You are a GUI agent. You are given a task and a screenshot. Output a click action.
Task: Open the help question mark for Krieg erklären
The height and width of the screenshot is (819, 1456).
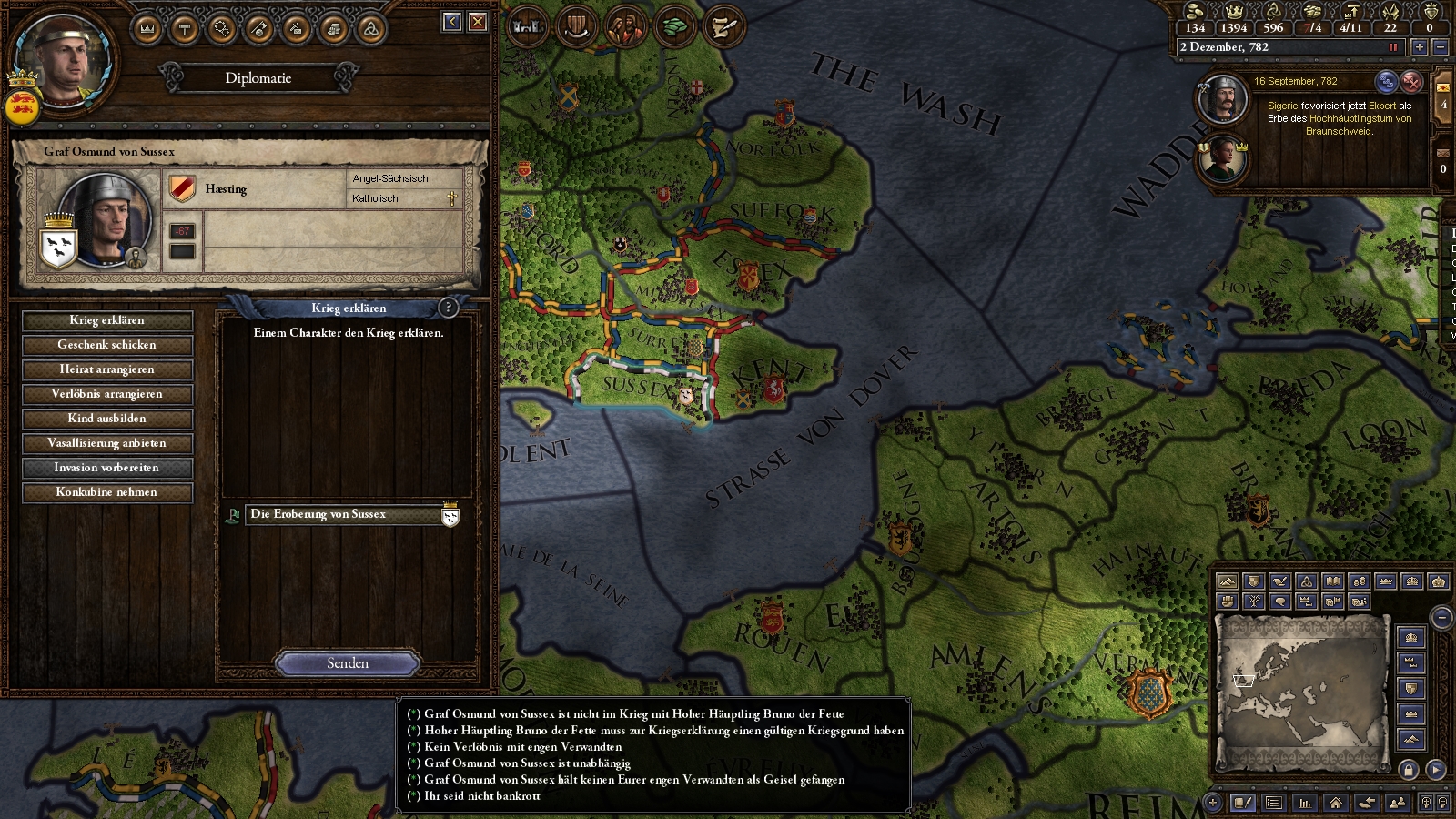pyautogui.click(x=448, y=308)
